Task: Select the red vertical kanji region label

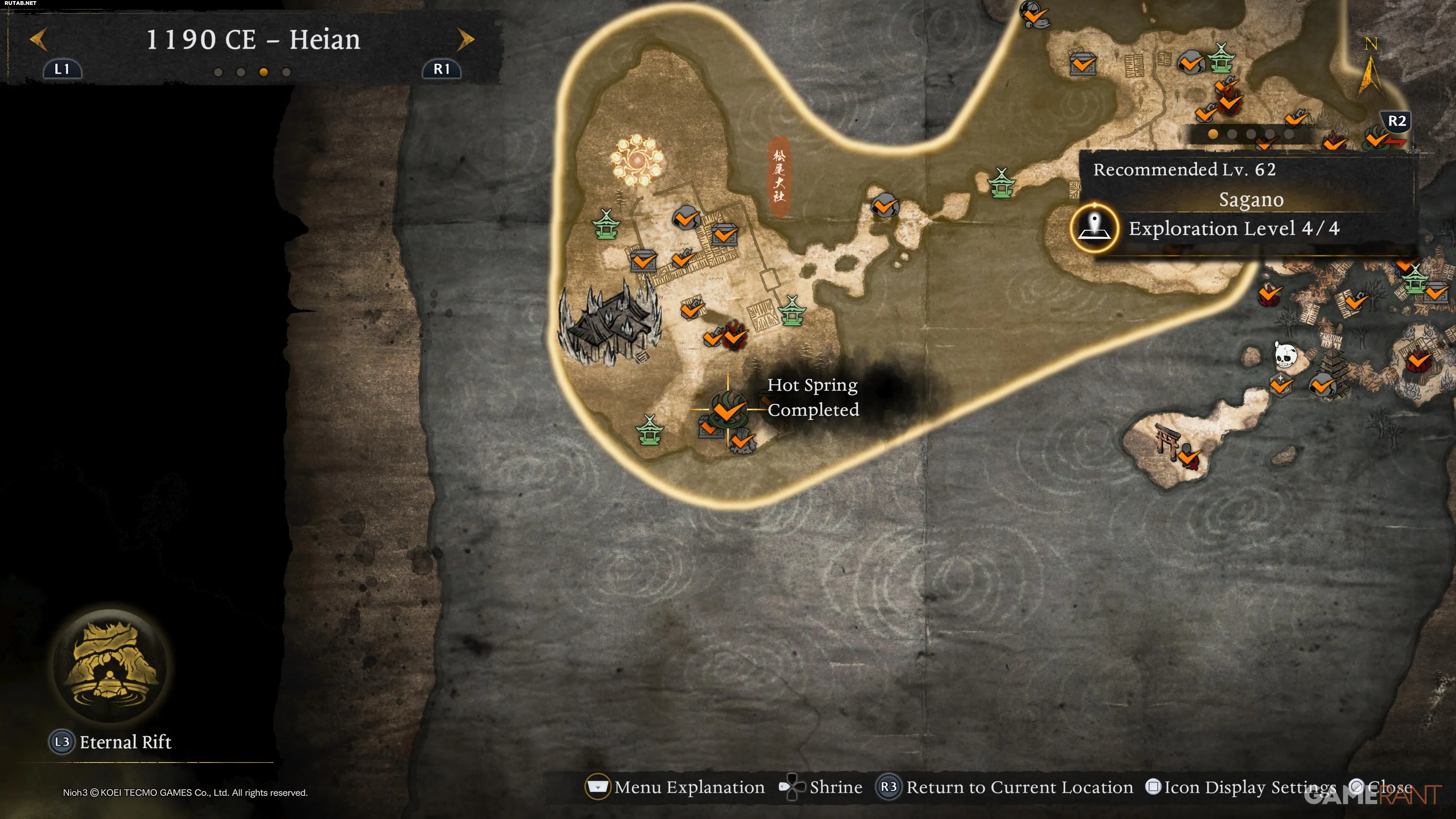Action: coord(779,176)
